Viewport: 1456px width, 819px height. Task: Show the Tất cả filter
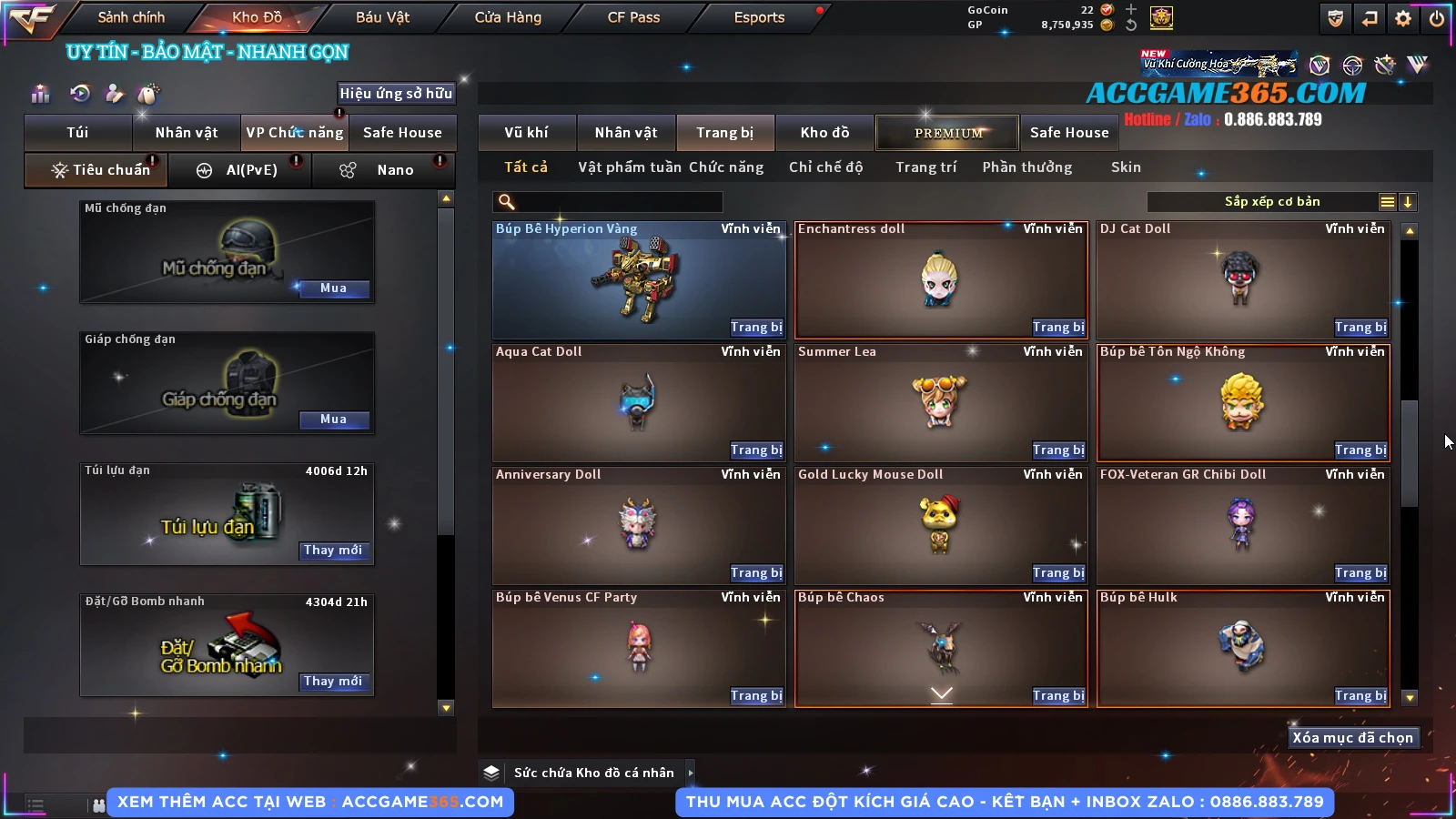(x=526, y=167)
